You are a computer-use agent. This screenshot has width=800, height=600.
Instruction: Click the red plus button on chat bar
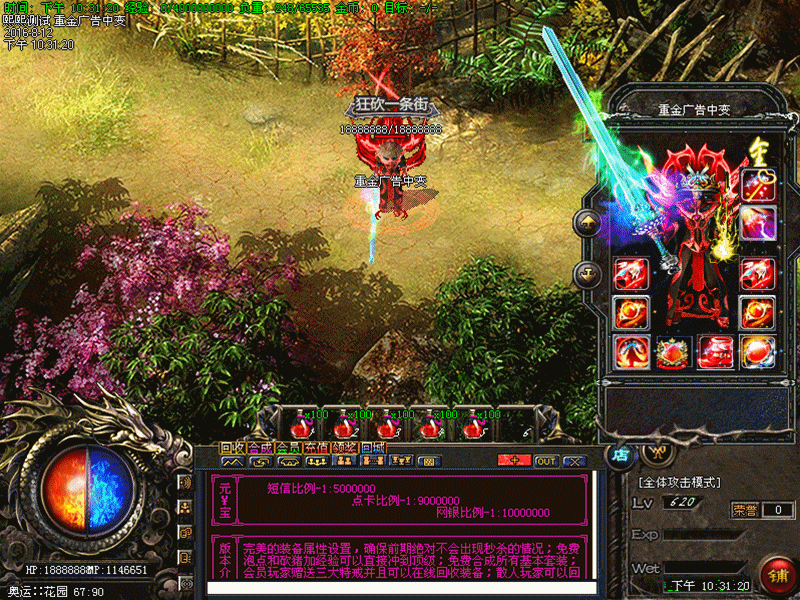click(x=514, y=461)
